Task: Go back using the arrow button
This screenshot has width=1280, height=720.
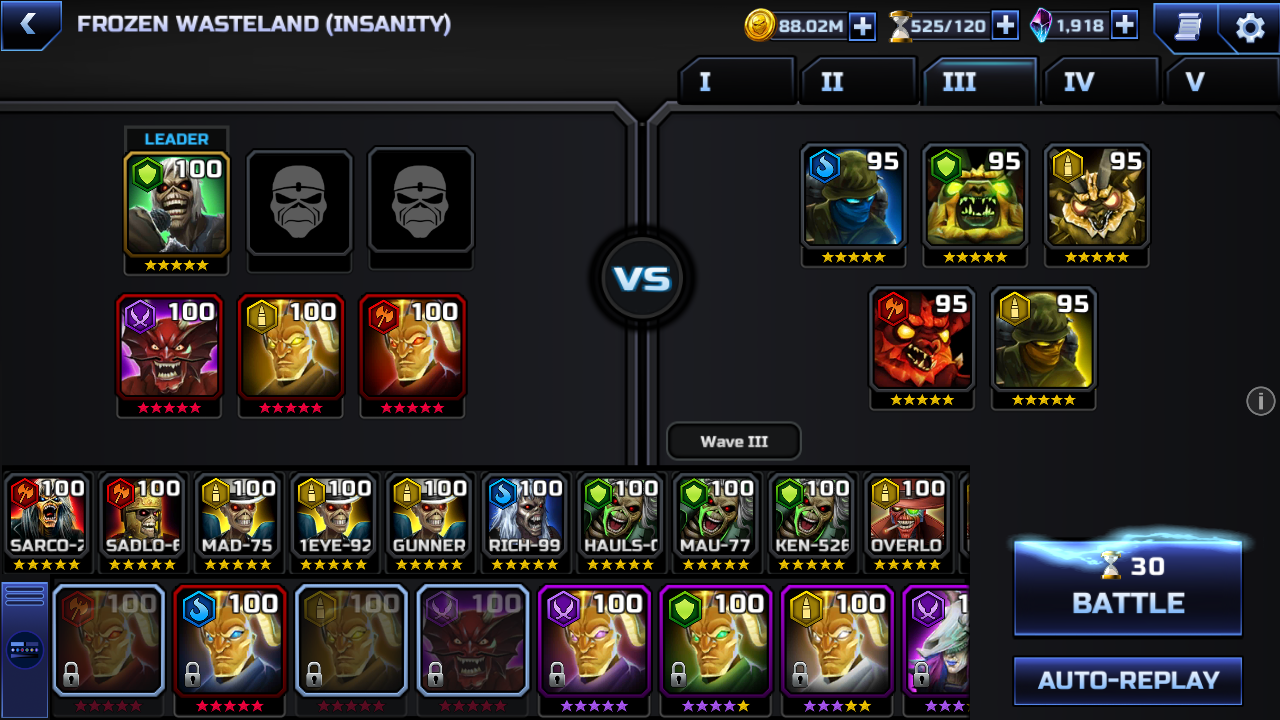Action: point(28,25)
